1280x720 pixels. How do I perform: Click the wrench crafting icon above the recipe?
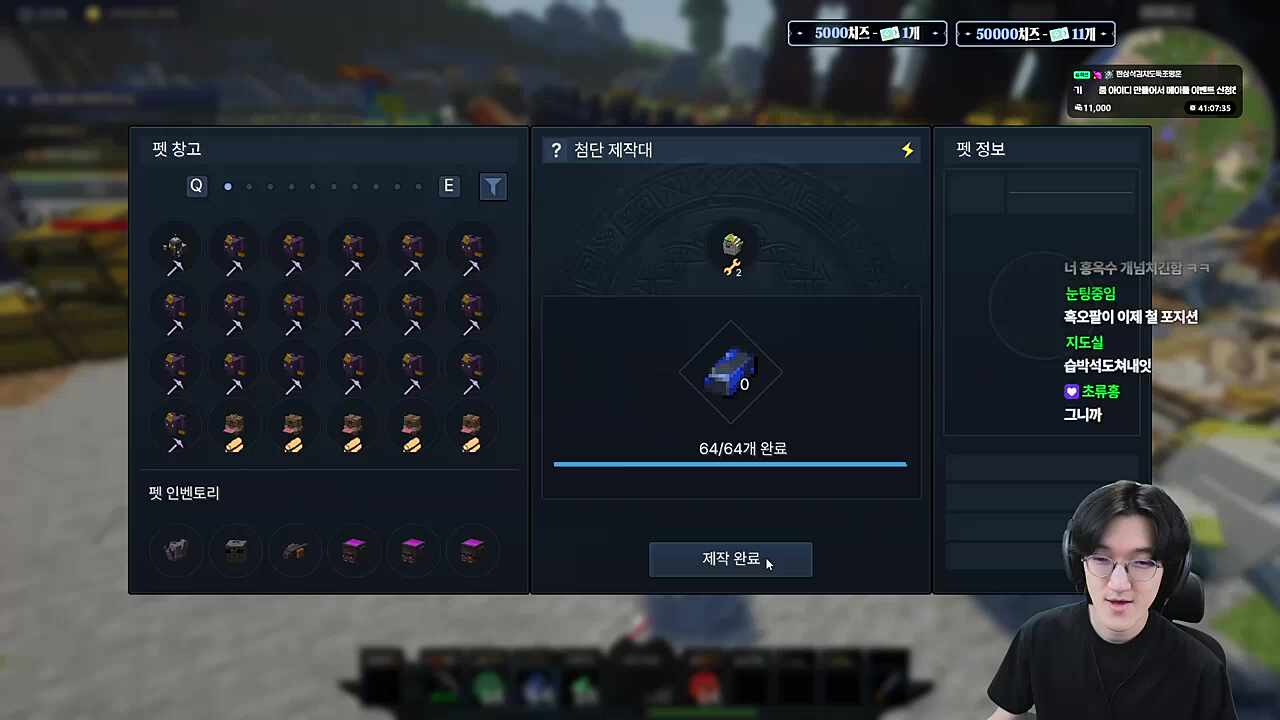point(730,250)
